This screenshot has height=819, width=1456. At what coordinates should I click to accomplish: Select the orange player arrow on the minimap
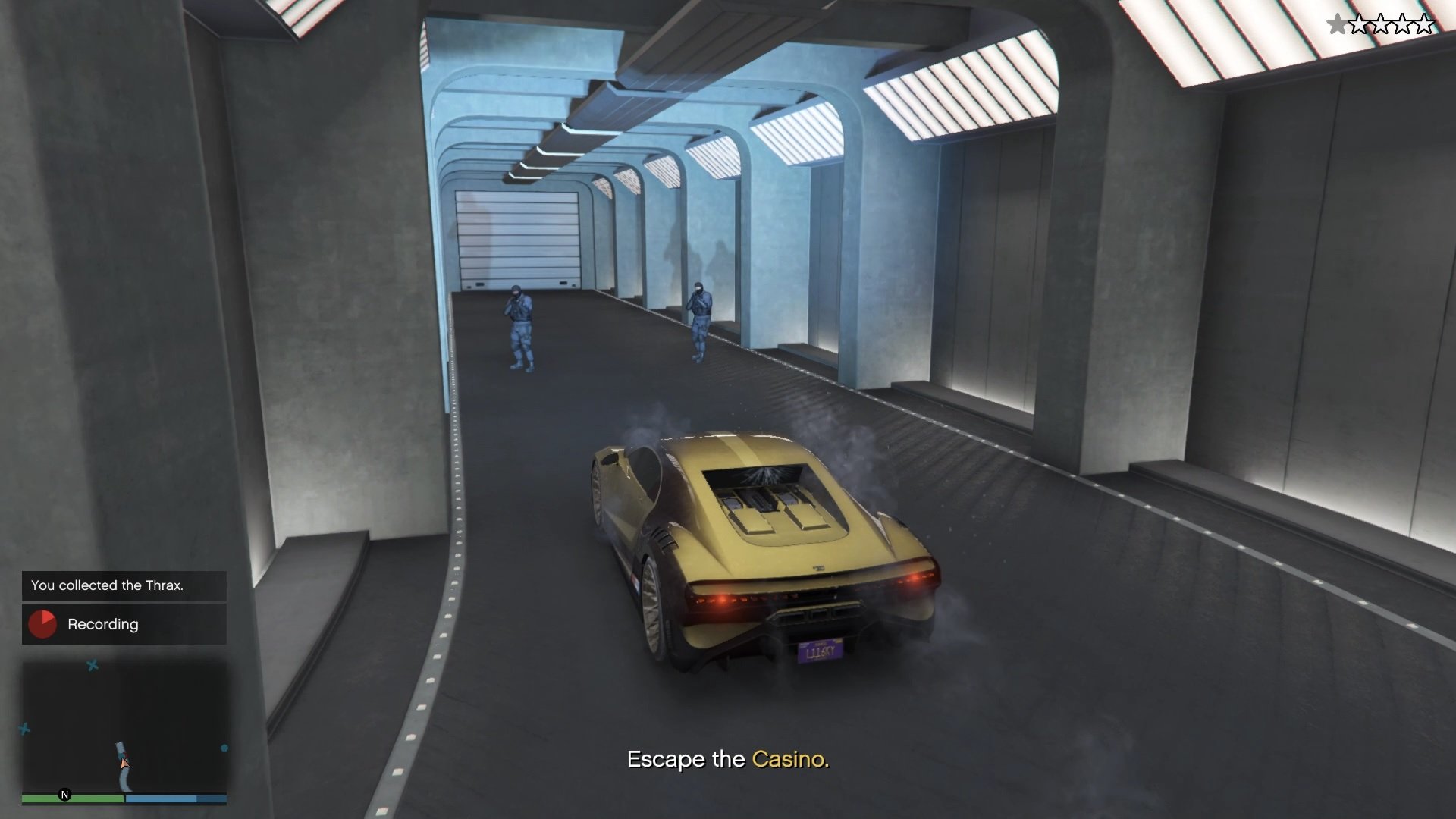[125, 764]
